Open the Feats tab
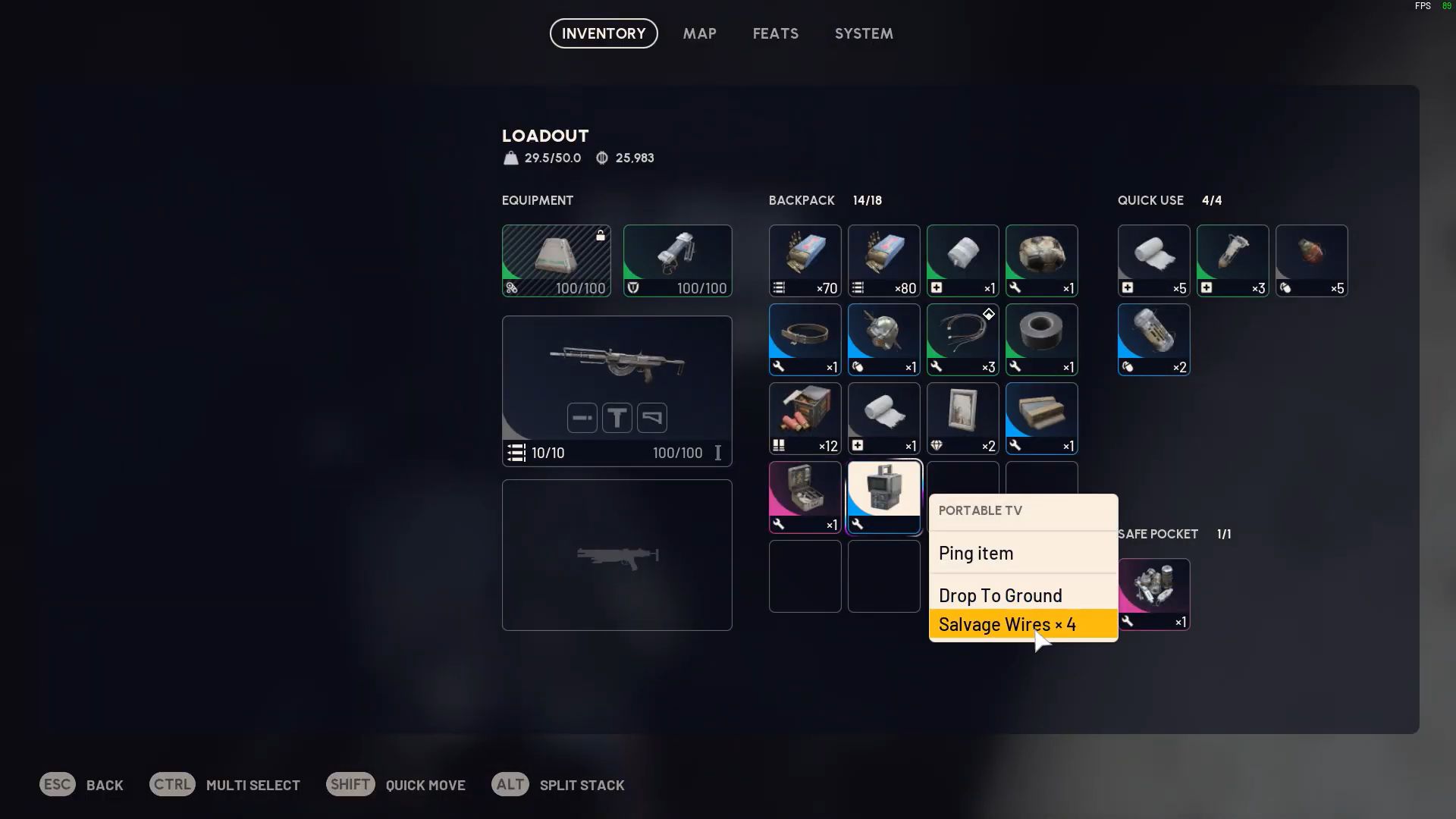The width and height of the screenshot is (1456, 819). click(x=775, y=33)
